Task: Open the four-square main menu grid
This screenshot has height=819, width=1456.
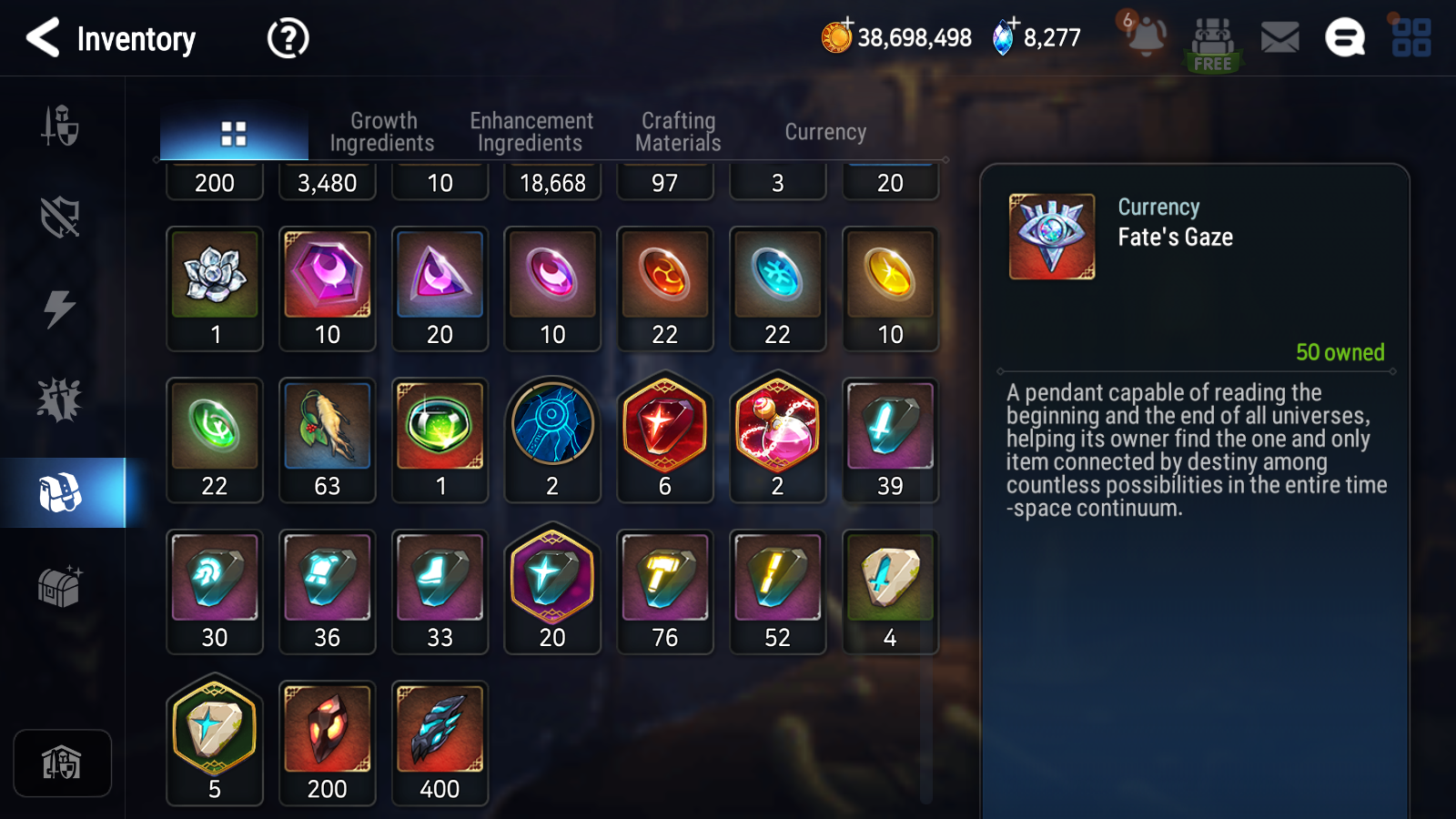Action: tap(1410, 38)
